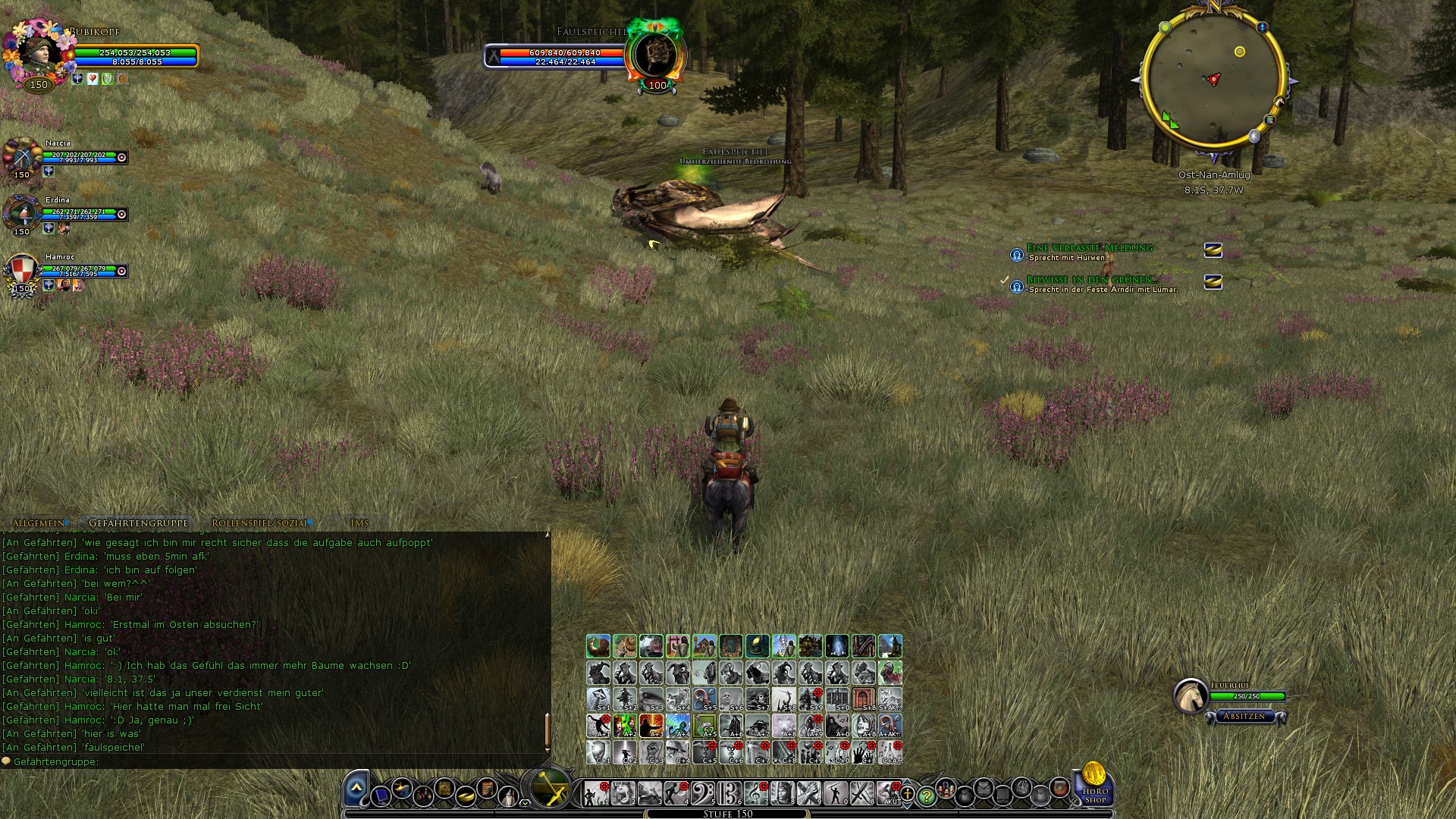Screen dimensions: 1456x819
Task: Switch to the IMs chat tab
Action: pos(360,522)
